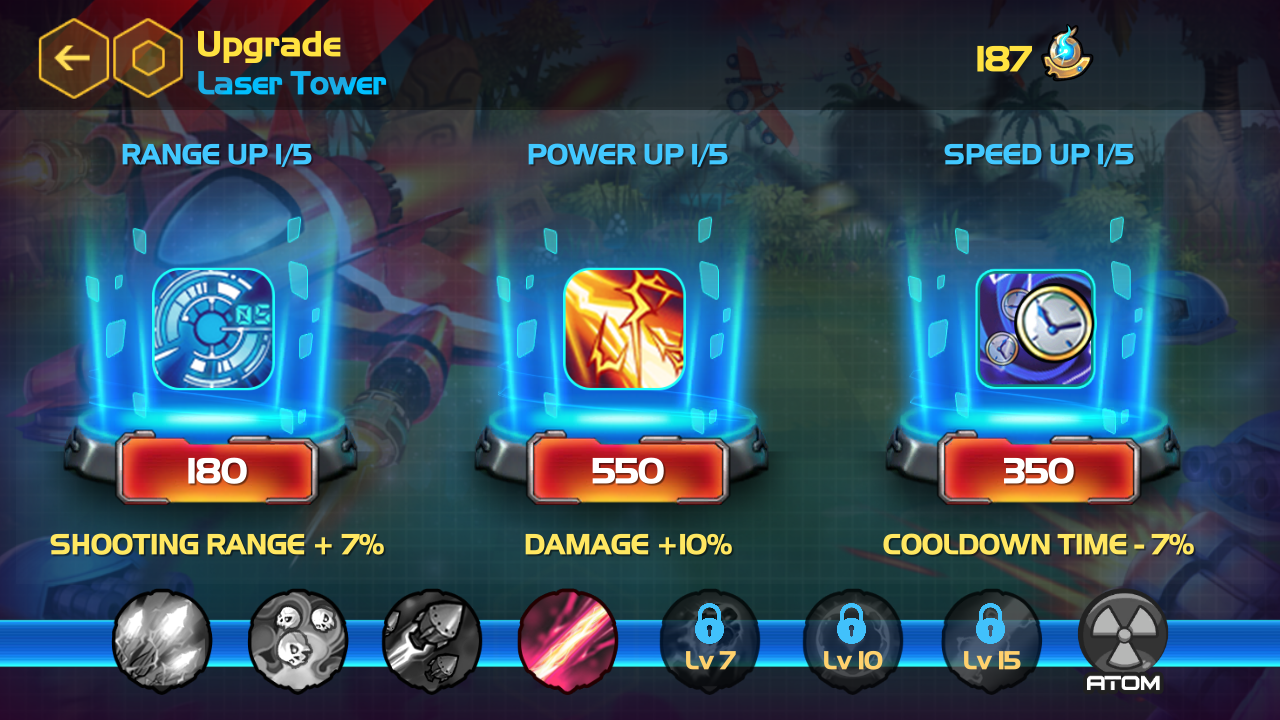Click the locked Lv 10 tower slot
The height and width of the screenshot is (720, 1280).
850,640
